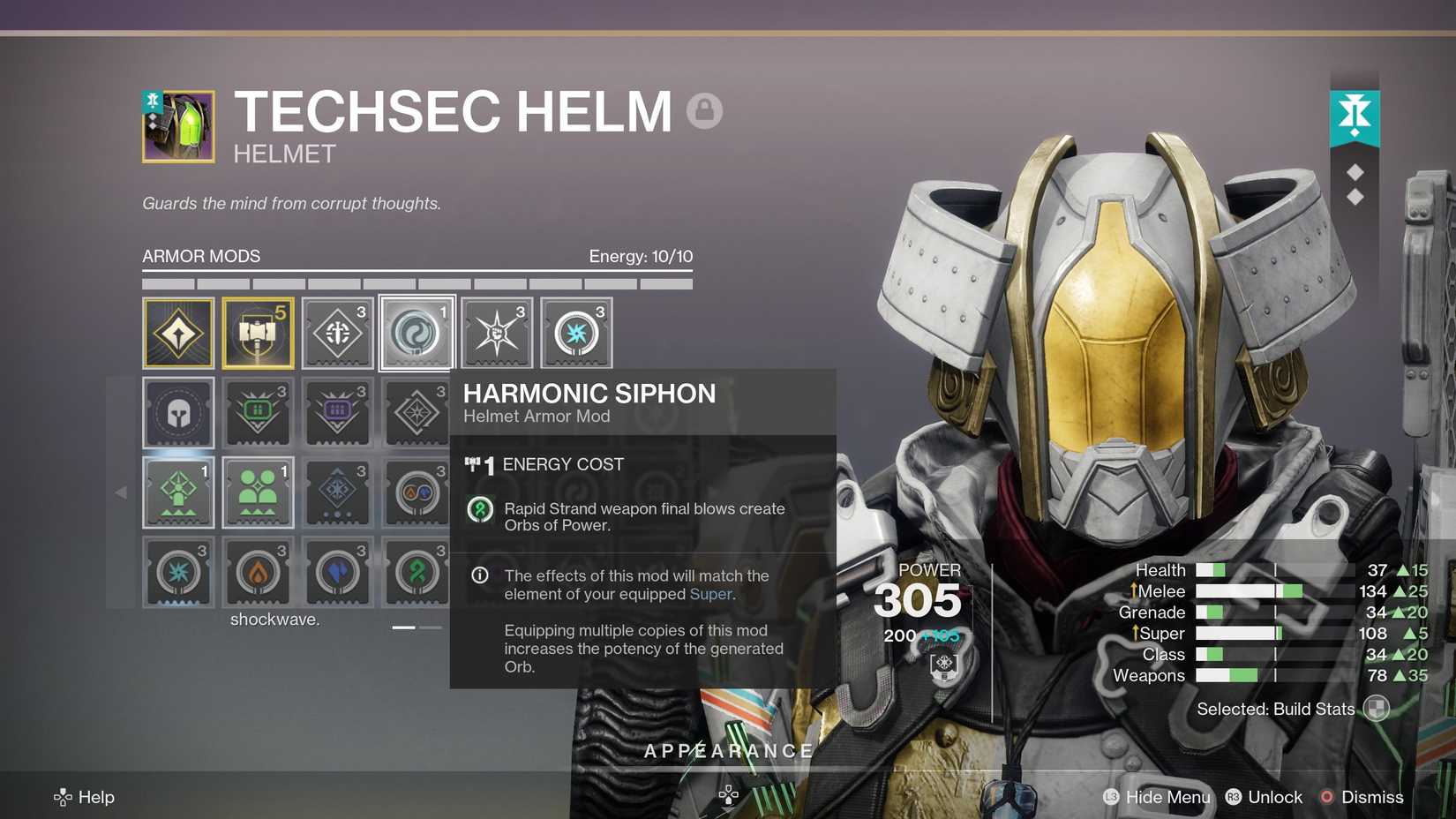Click the left arrow to view previous mods

(x=121, y=492)
